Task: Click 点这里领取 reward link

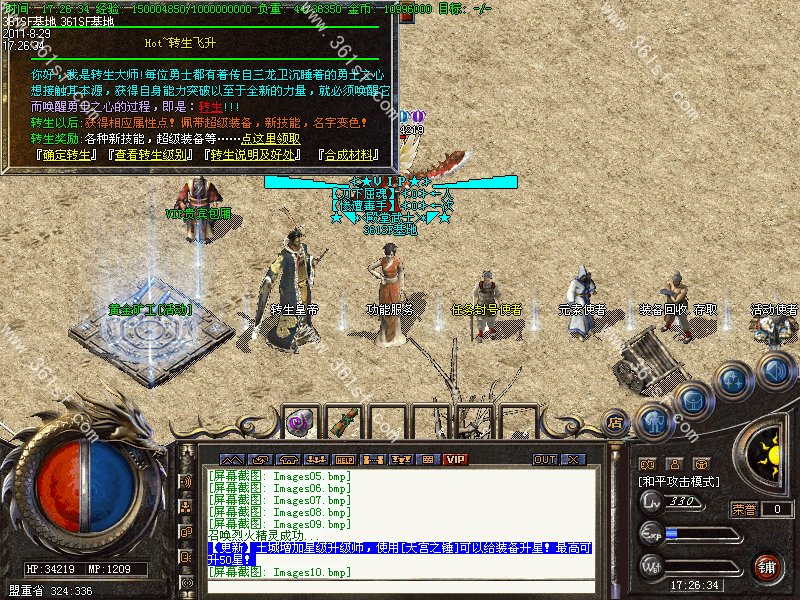Action: click(x=270, y=139)
